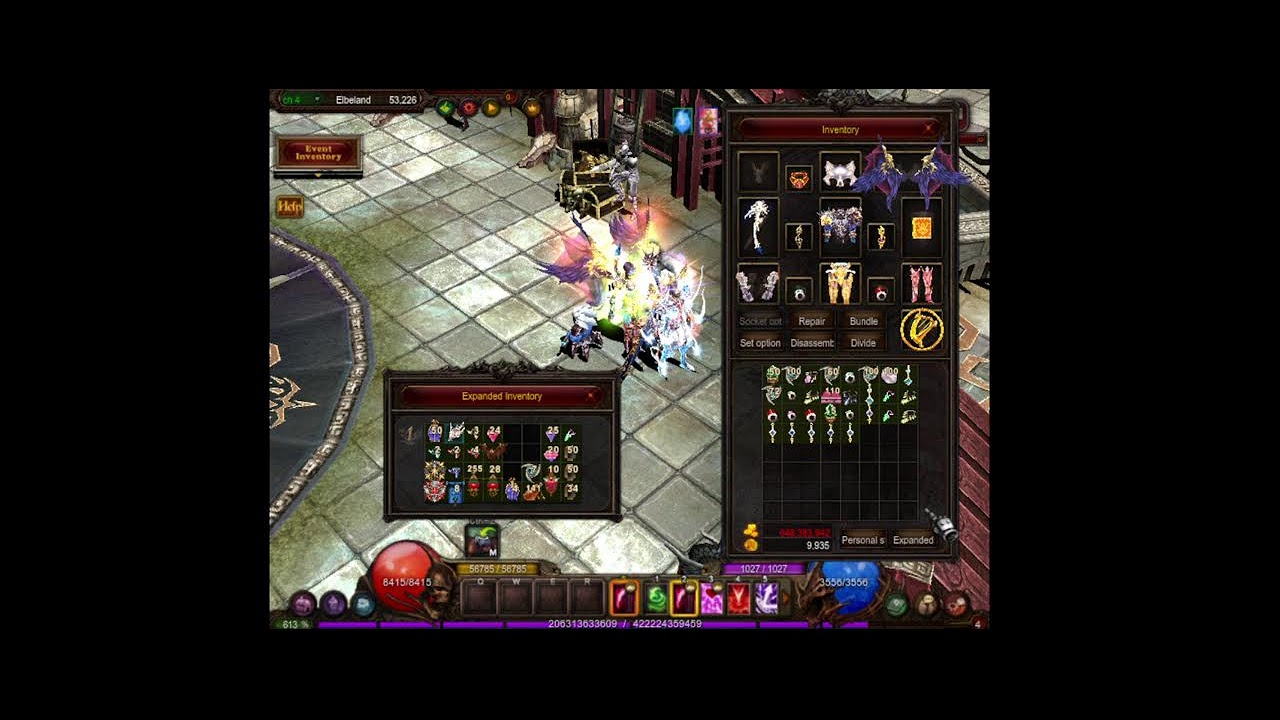This screenshot has height=720, width=1280.
Task: Click the green arrow icon in top bar
Action: point(446,107)
